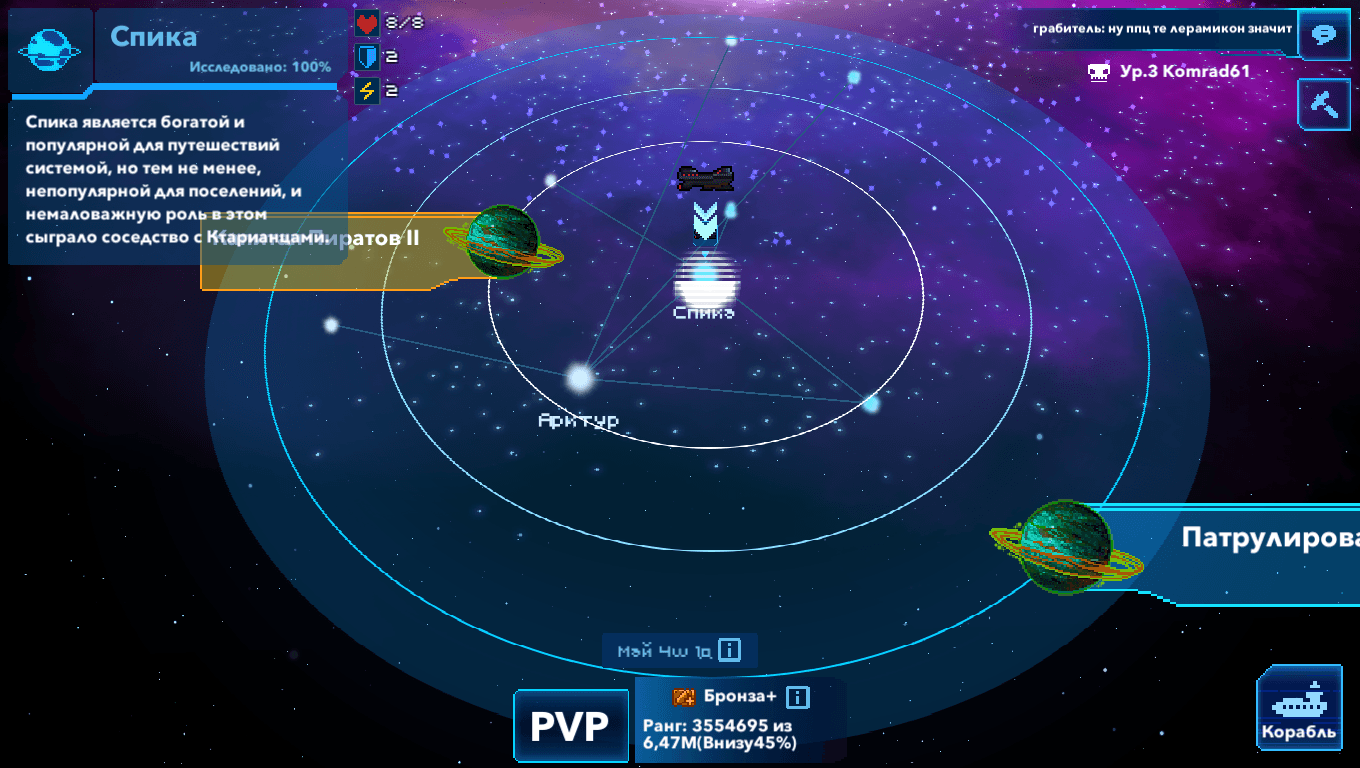Open the hammer tools button
This screenshot has height=768, width=1360.
click(x=1324, y=104)
